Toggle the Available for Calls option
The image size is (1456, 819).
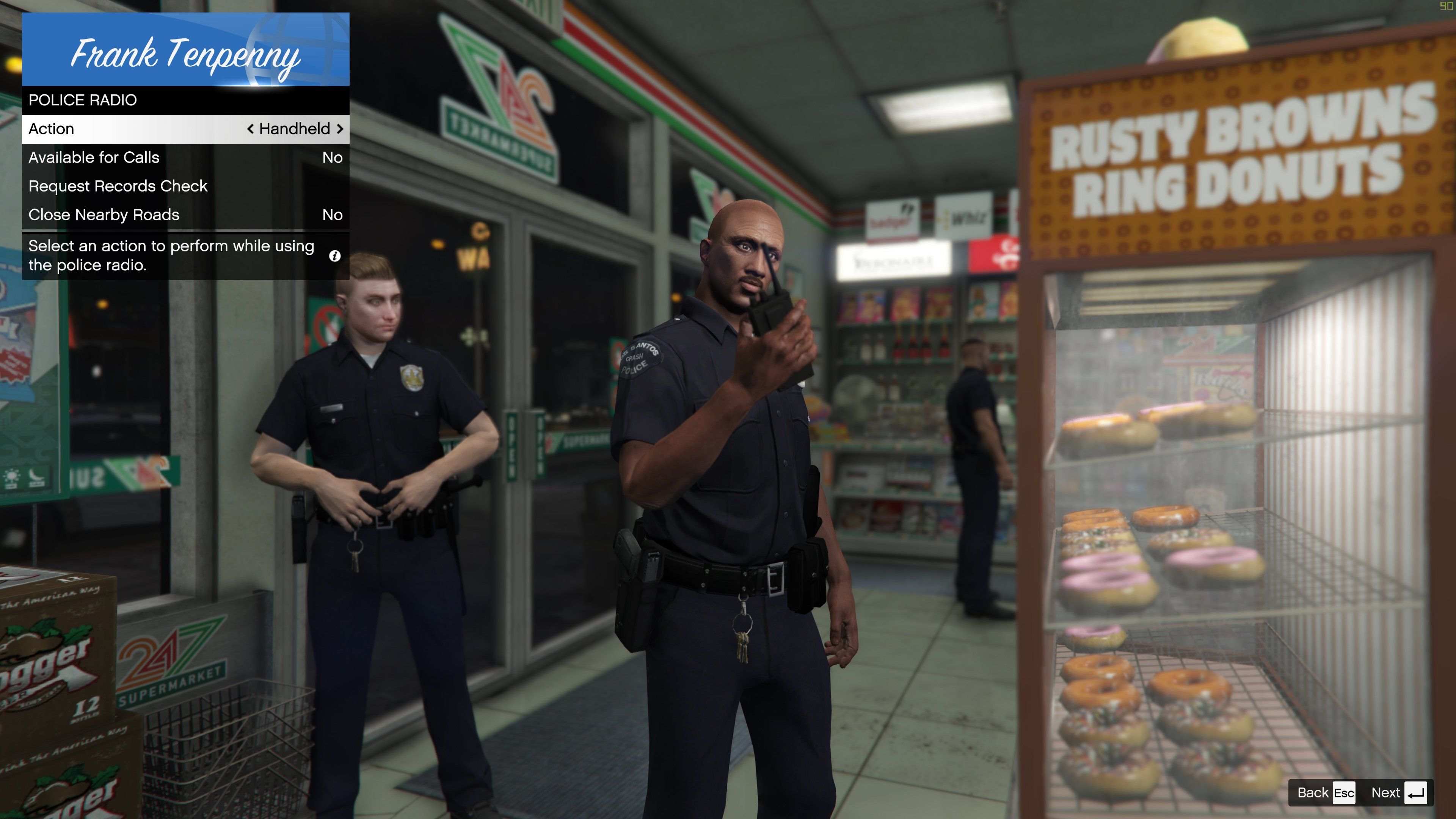point(185,158)
